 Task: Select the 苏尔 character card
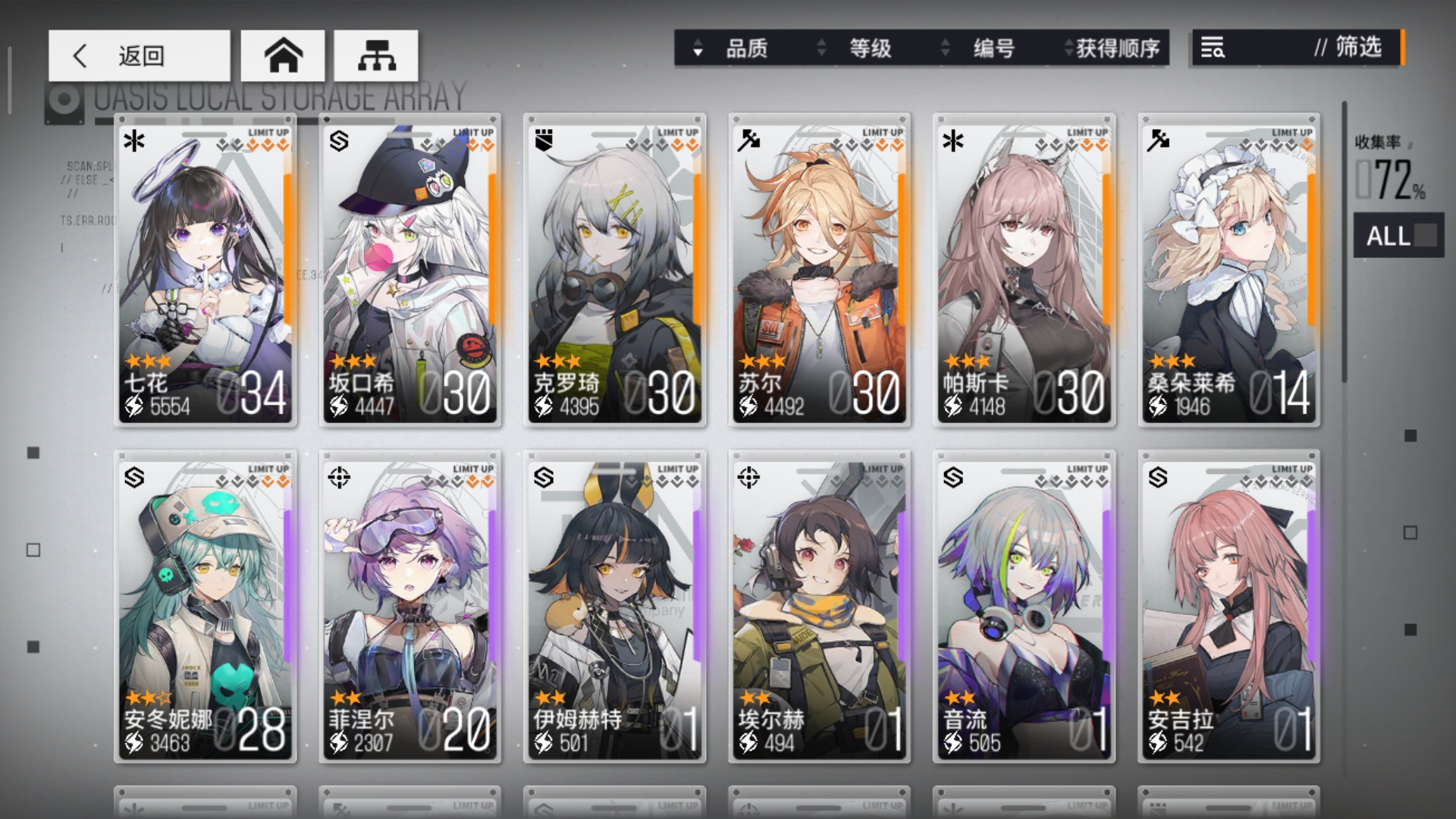coord(820,269)
